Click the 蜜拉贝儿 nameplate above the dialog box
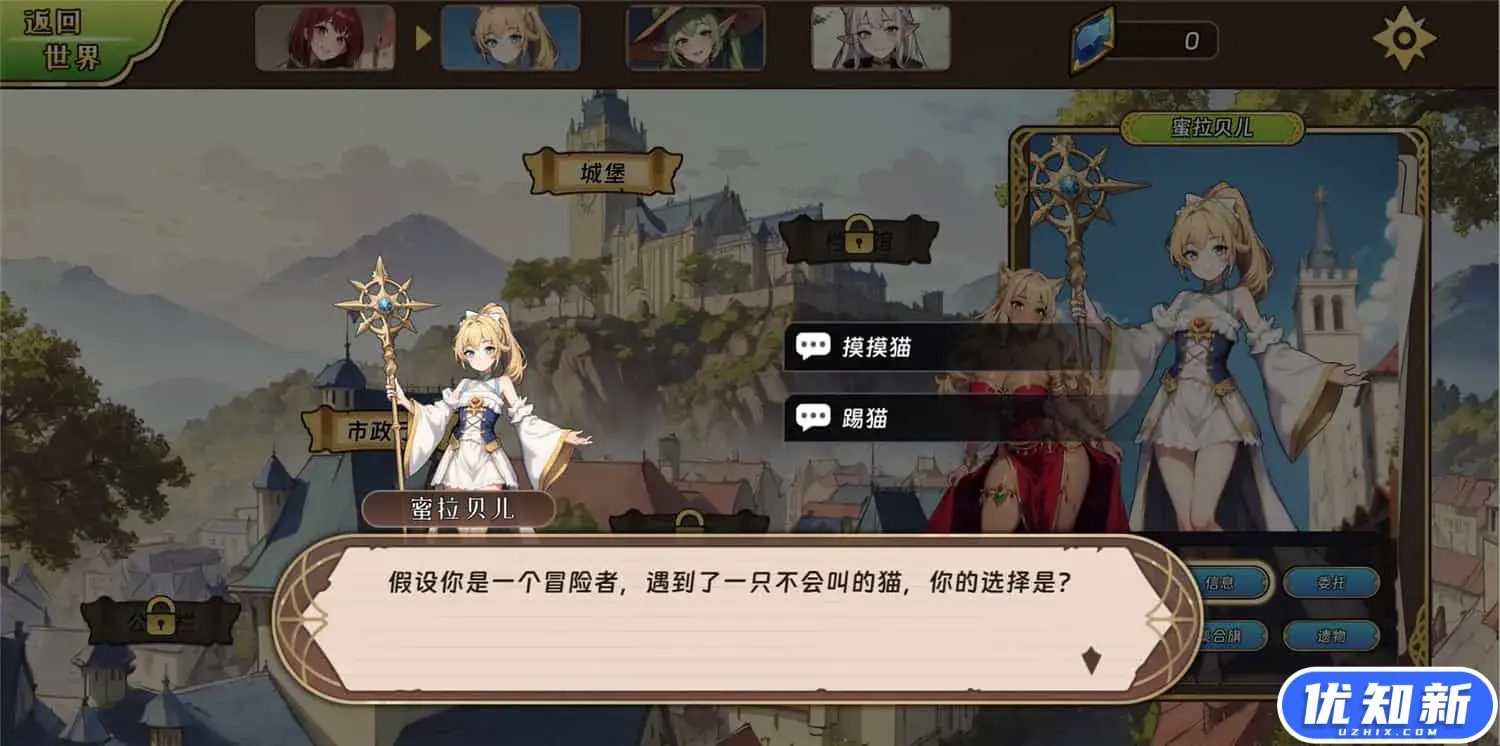This screenshot has width=1500, height=746. pyautogui.click(x=460, y=509)
